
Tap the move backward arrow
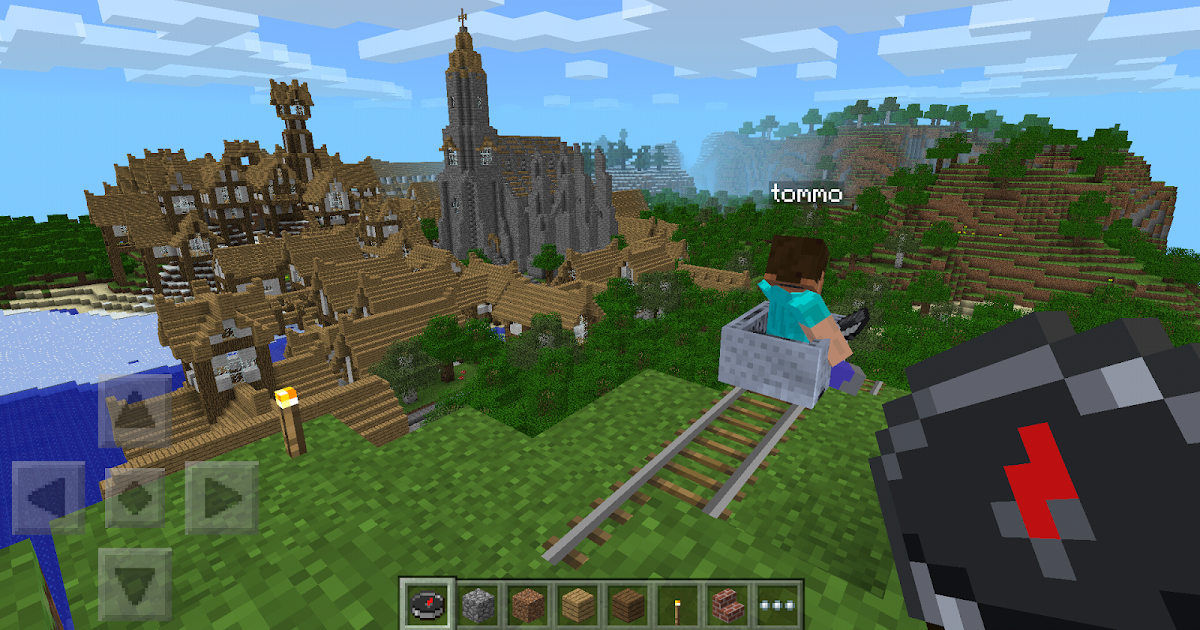click(135, 582)
